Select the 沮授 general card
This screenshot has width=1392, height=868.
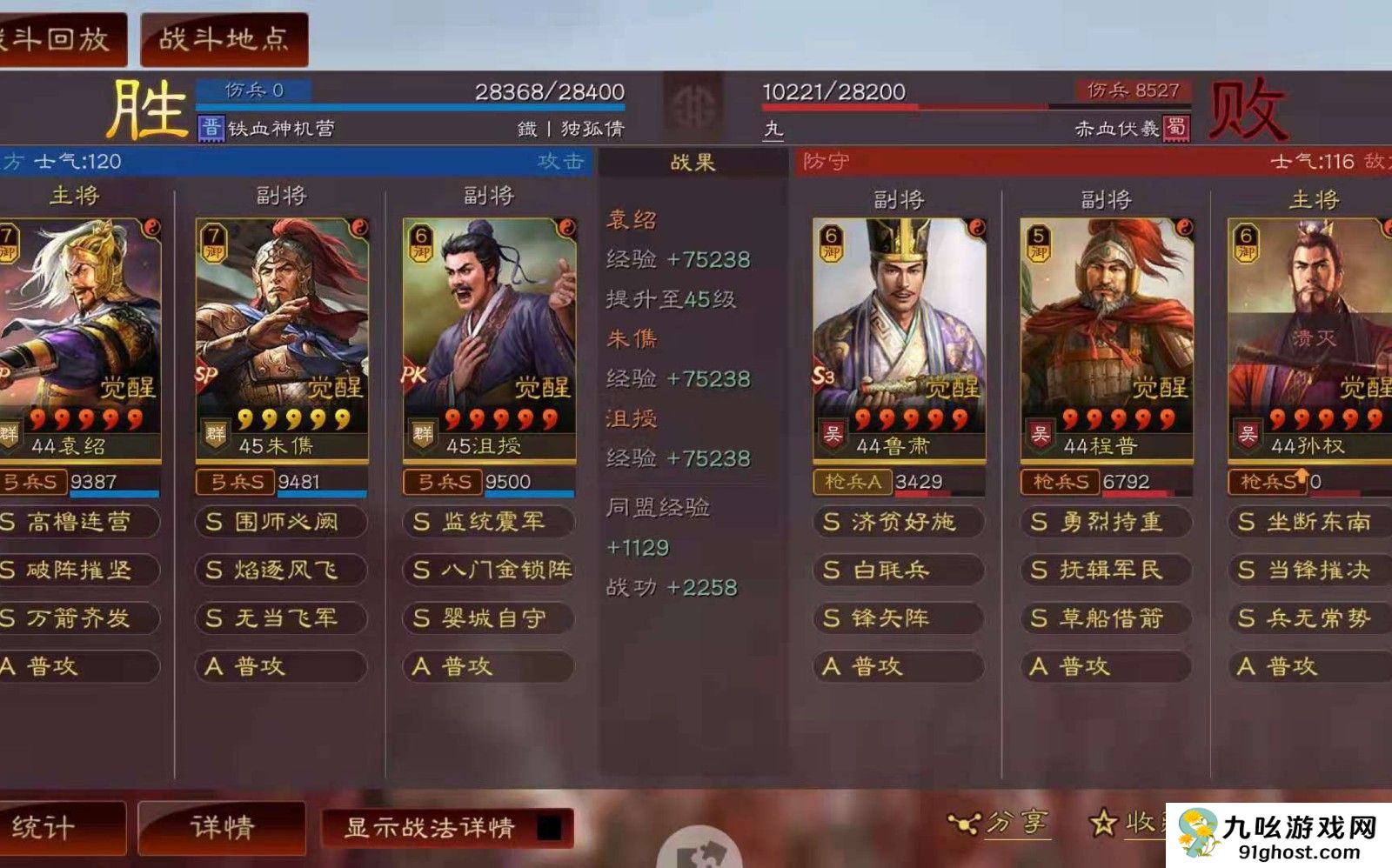pos(489,339)
